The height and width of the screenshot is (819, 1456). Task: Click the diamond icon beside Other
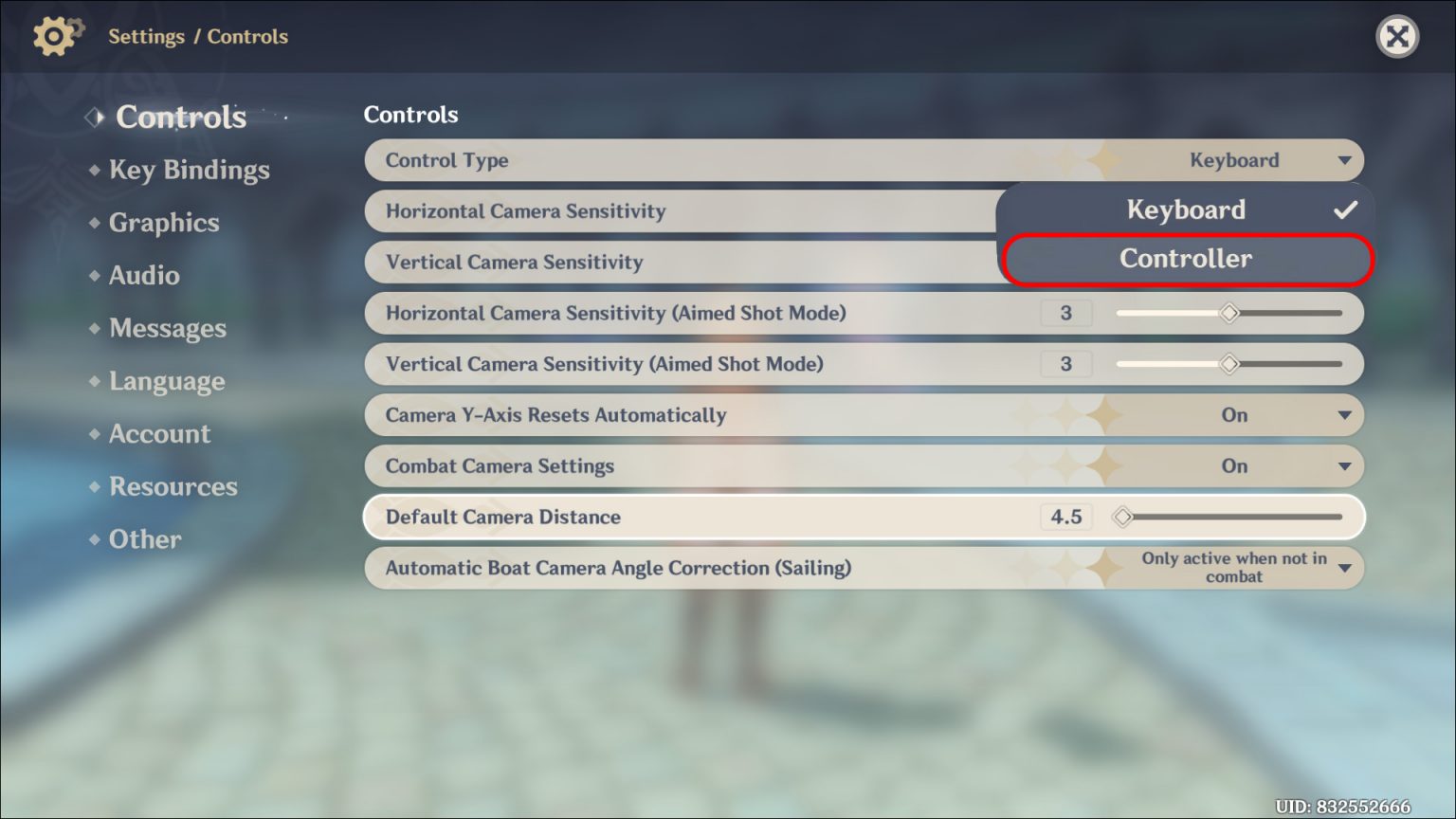point(96,538)
